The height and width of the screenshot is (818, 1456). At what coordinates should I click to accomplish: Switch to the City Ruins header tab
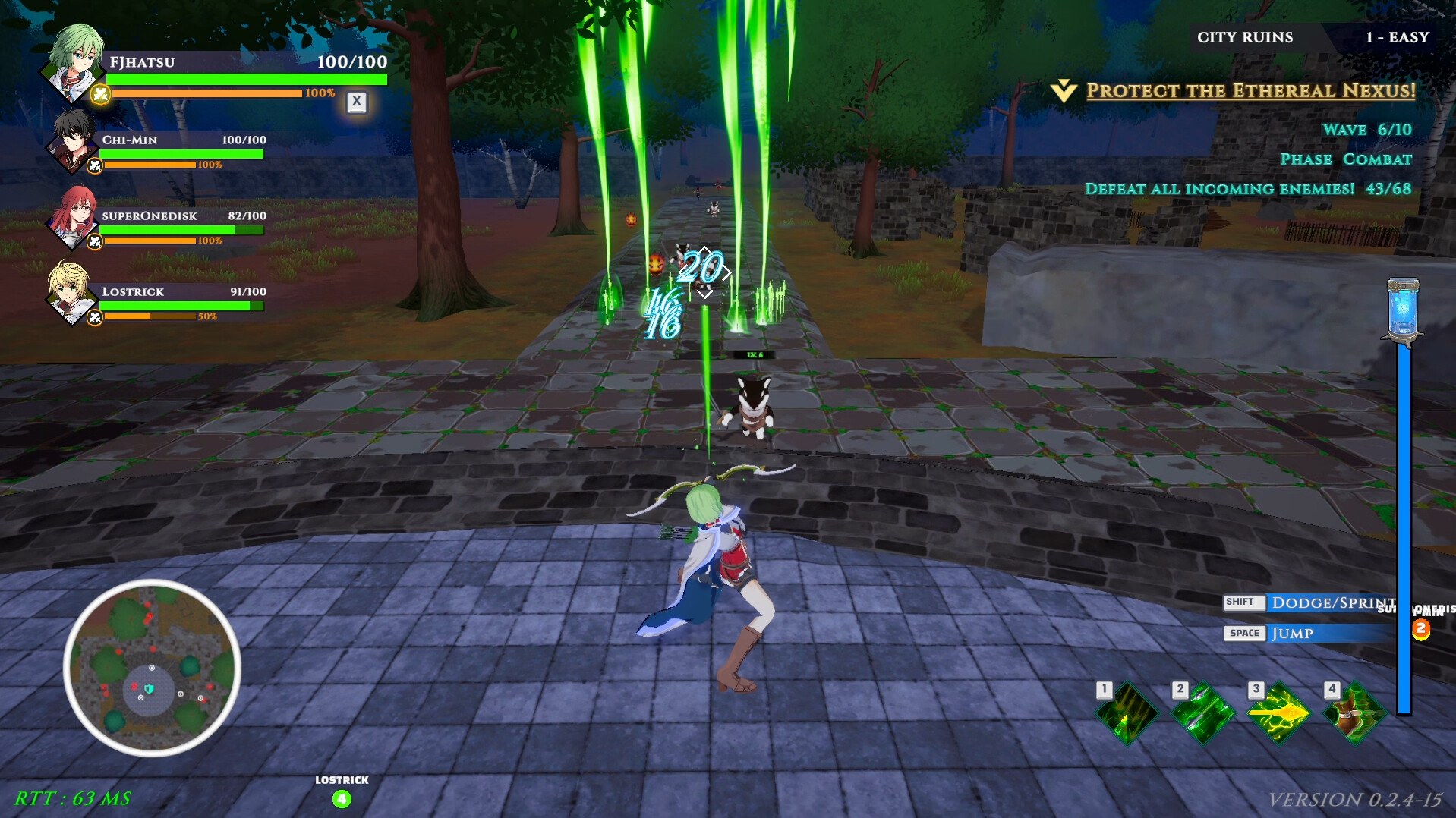[x=1247, y=36]
